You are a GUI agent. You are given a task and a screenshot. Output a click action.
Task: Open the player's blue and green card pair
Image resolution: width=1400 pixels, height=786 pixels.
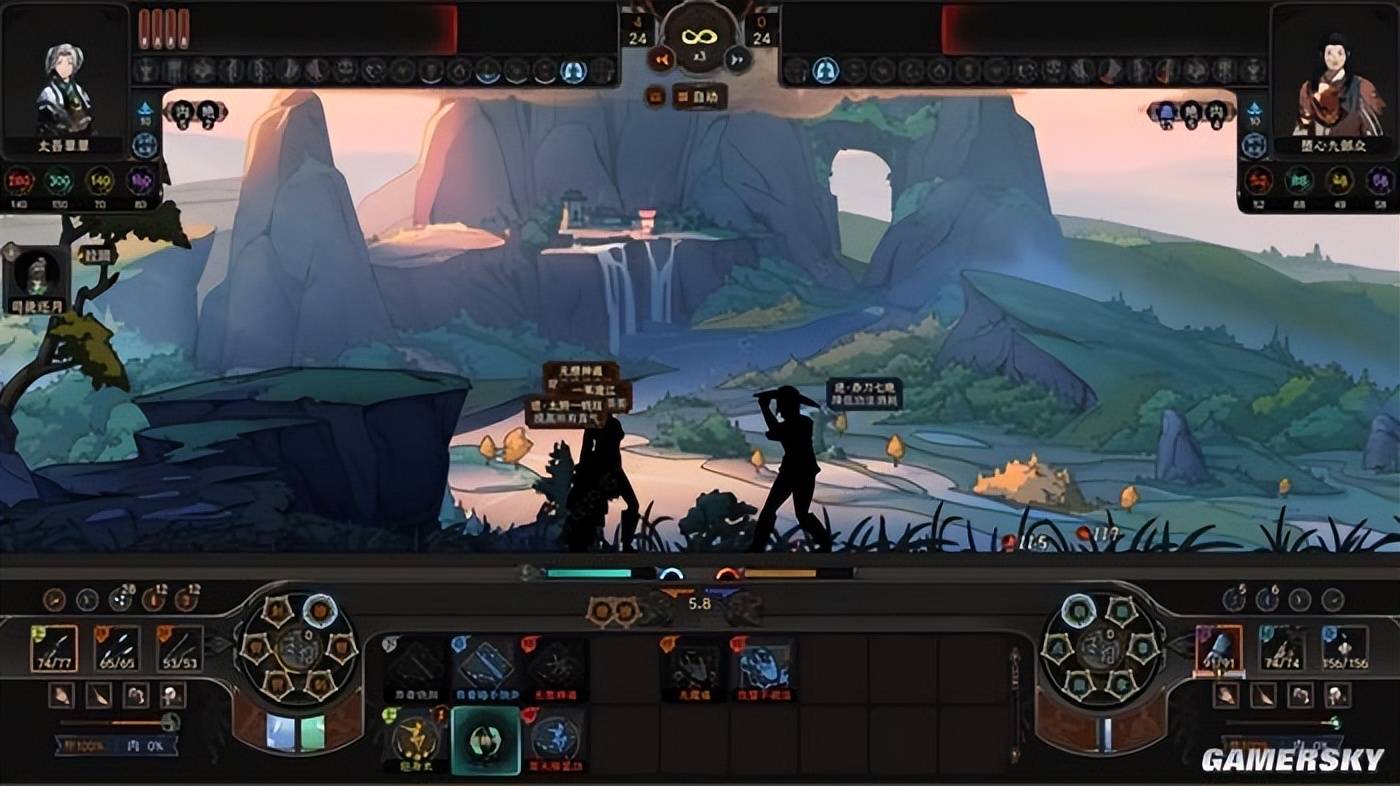click(297, 733)
